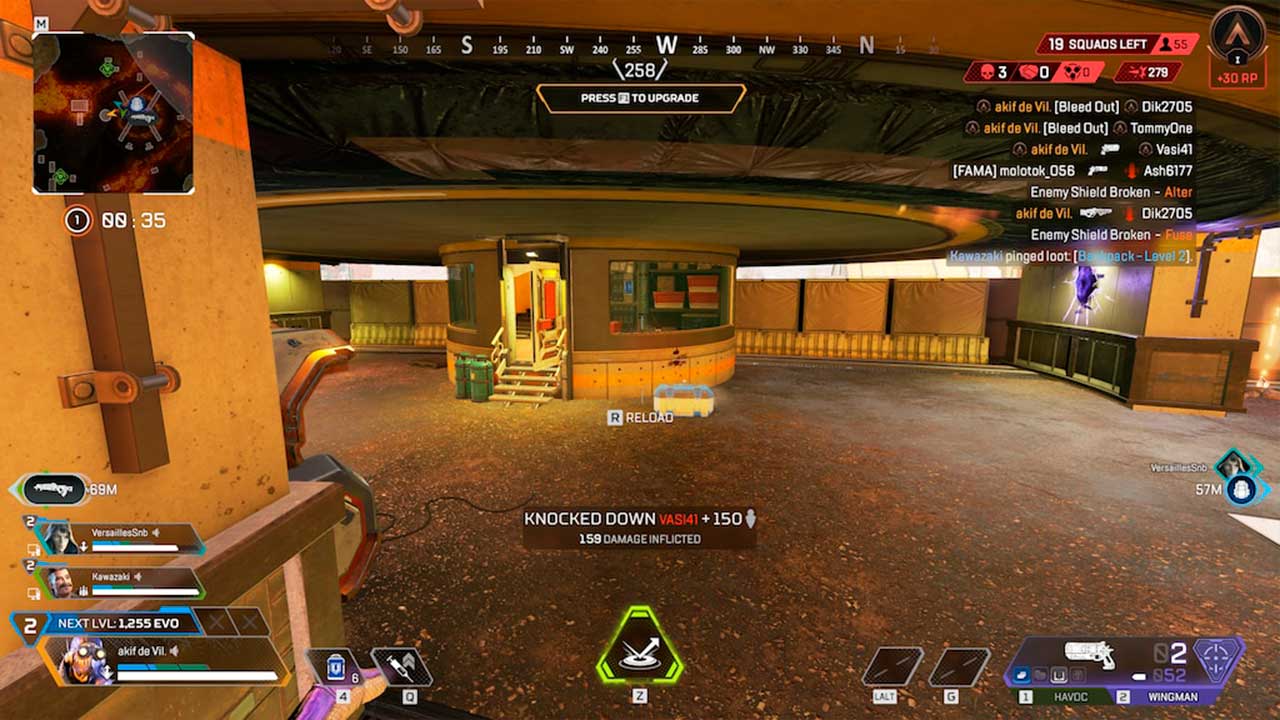This screenshot has width=1280, height=720.
Task: Click the purple crosshair hop-up icon
Action: click(x=1219, y=661)
